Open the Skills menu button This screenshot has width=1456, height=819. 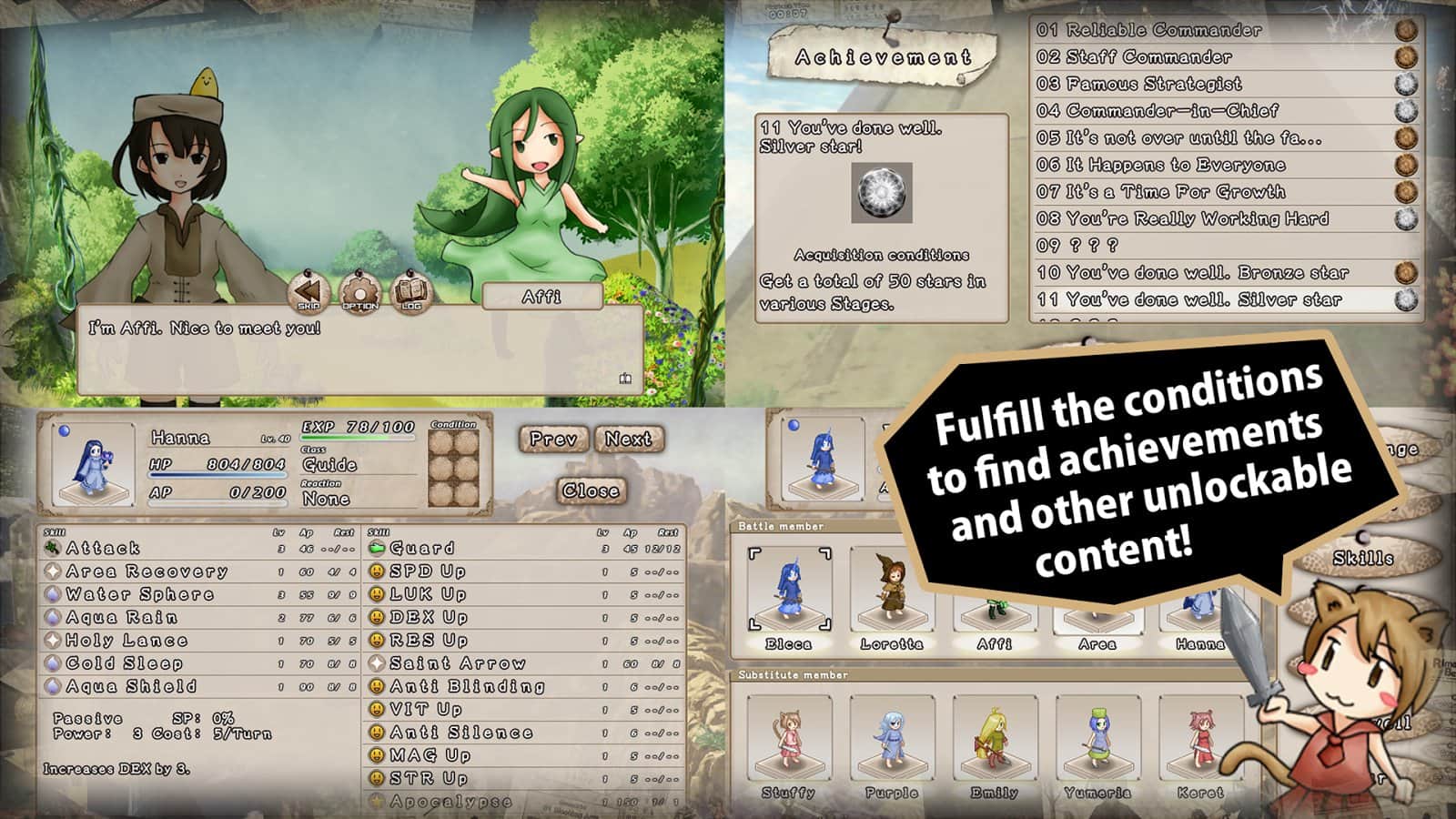(x=1362, y=558)
